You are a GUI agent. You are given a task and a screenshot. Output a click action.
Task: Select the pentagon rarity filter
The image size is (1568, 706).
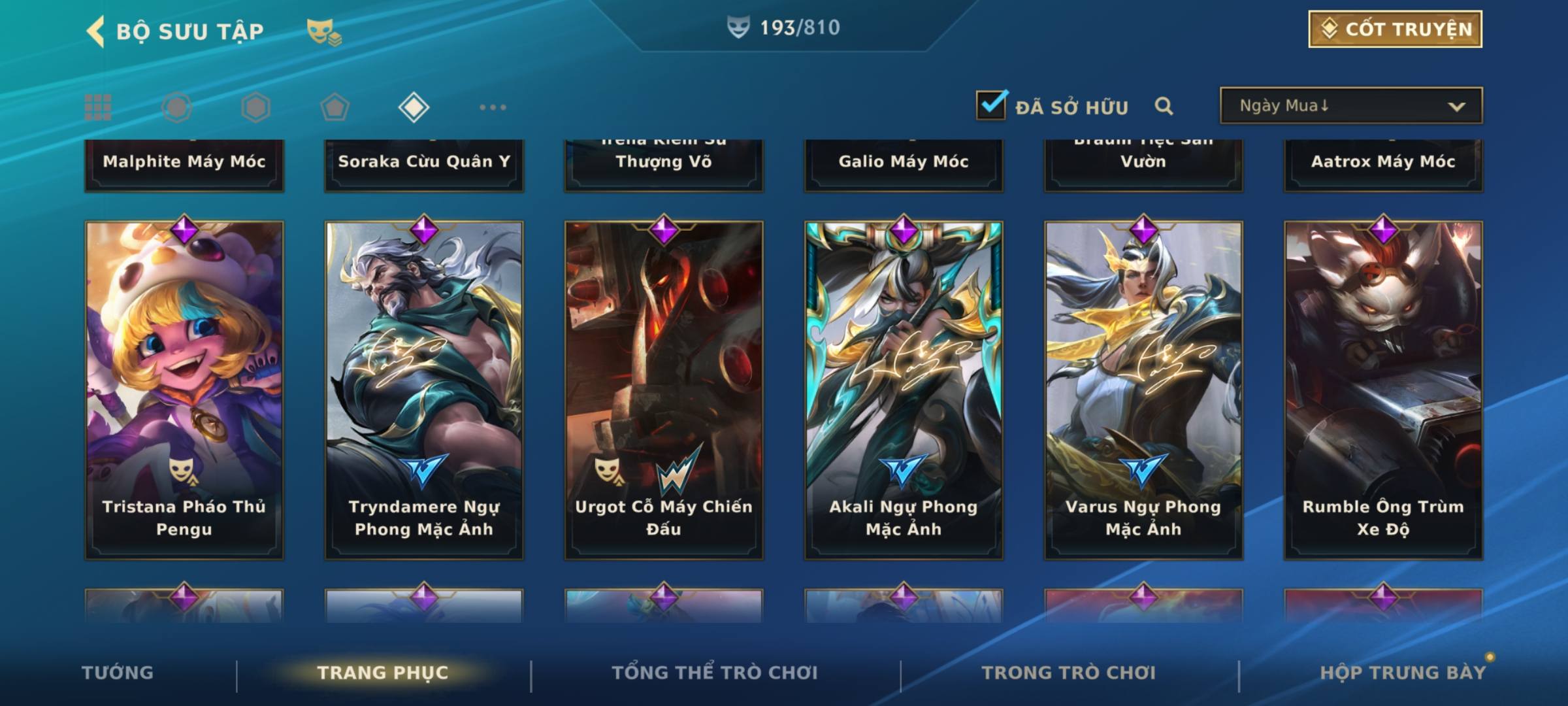335,107
